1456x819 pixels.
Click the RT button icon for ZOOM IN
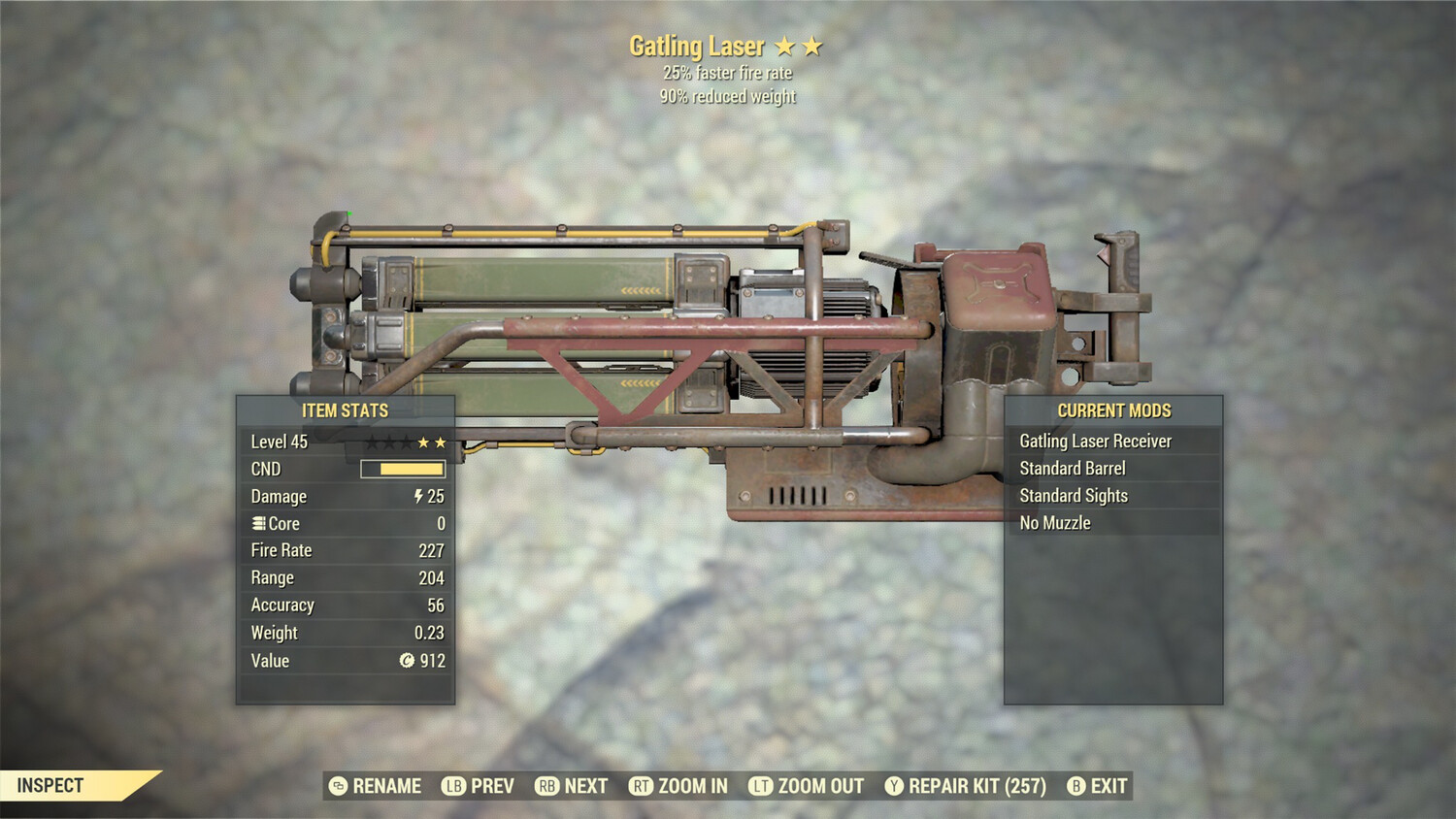point(643,786)
